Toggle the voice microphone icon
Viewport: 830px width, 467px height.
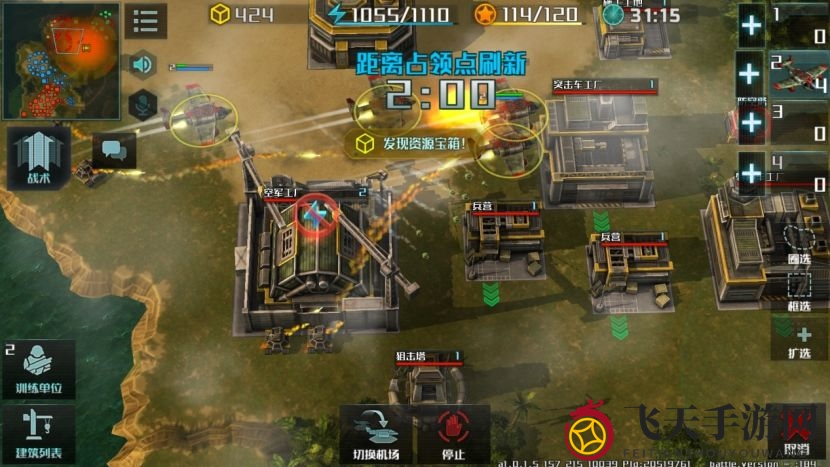tap(143, 102)
